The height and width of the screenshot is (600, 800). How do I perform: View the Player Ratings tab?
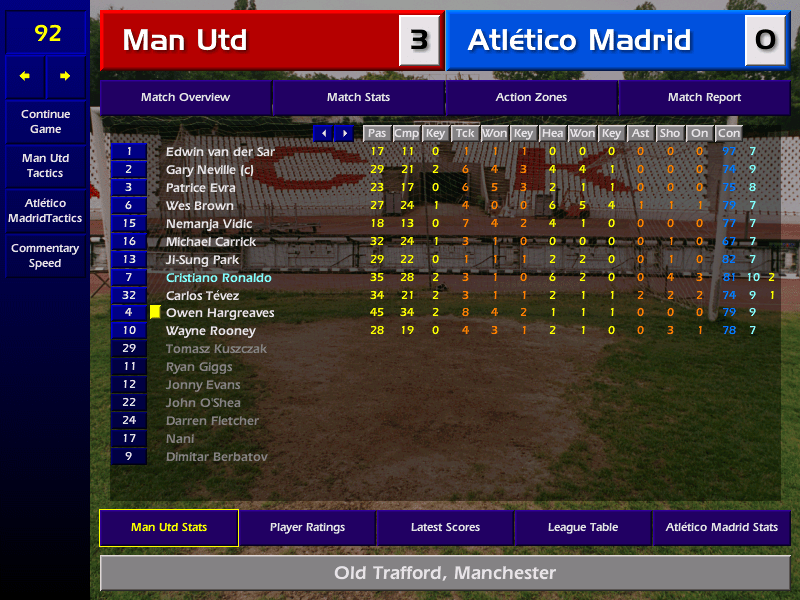pos(307,527)
